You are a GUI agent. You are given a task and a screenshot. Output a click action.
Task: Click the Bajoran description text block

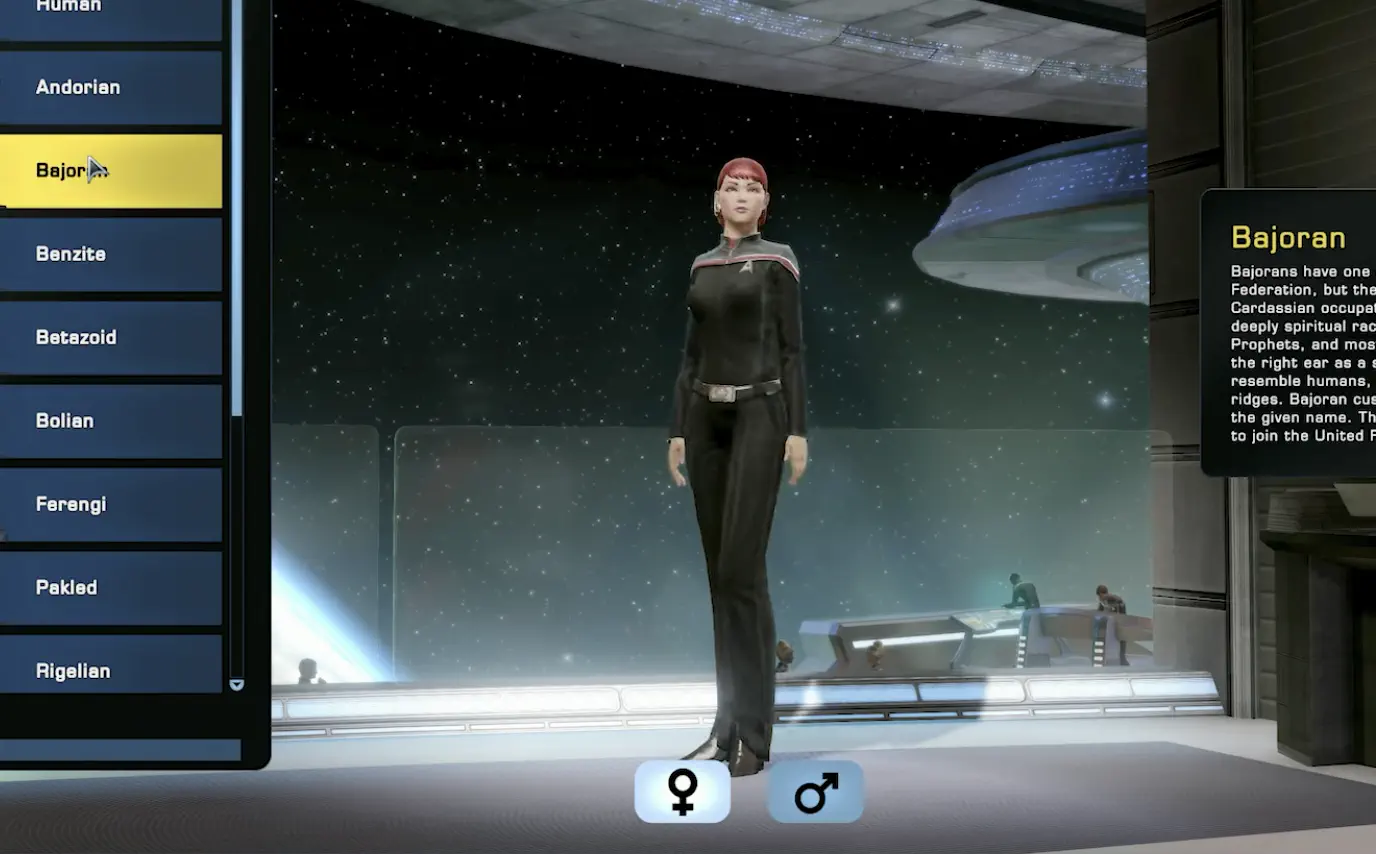tap(1300, 355)
